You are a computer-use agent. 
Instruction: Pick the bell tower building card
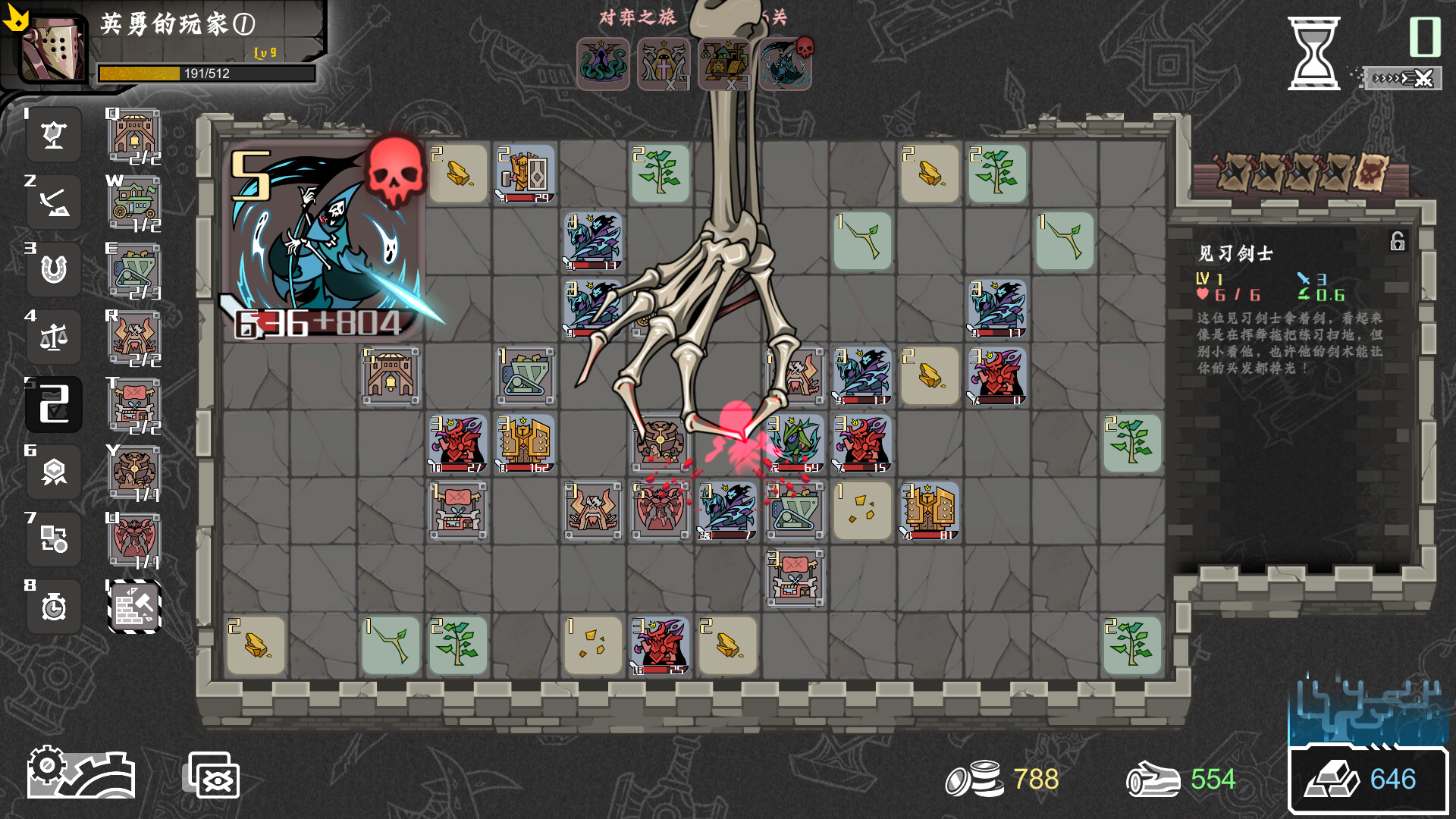[x=134, y=135]
